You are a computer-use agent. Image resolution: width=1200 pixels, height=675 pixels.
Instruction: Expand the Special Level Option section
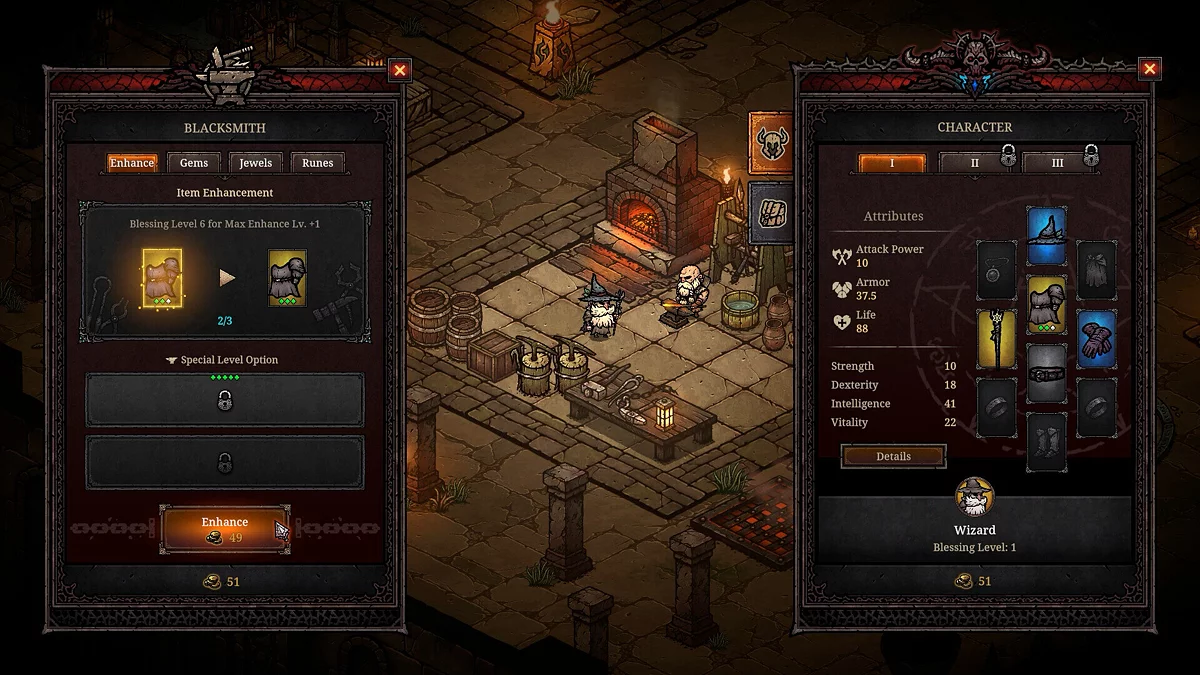tap(225, 360)
